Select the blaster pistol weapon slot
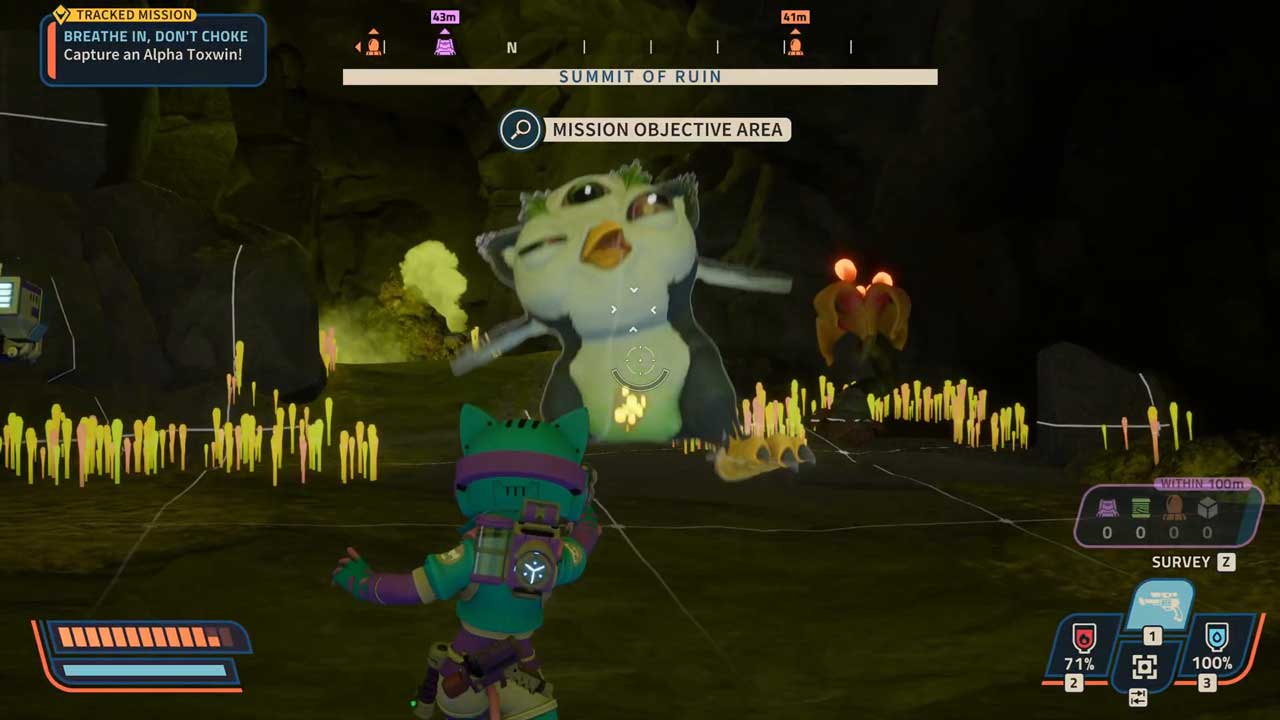 point(1160,605)
